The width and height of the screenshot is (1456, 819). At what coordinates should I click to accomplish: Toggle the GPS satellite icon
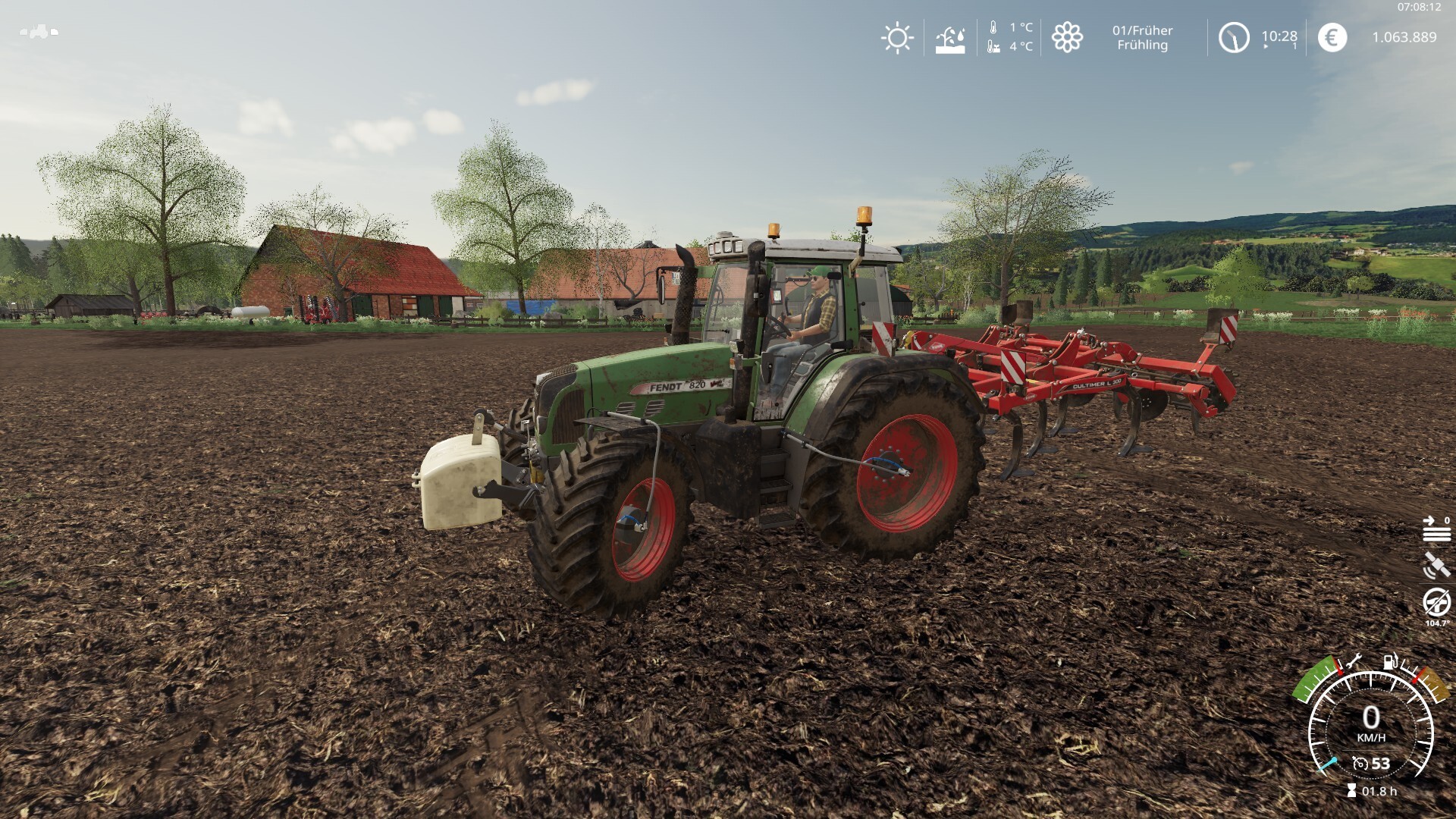click(1436, 565)
